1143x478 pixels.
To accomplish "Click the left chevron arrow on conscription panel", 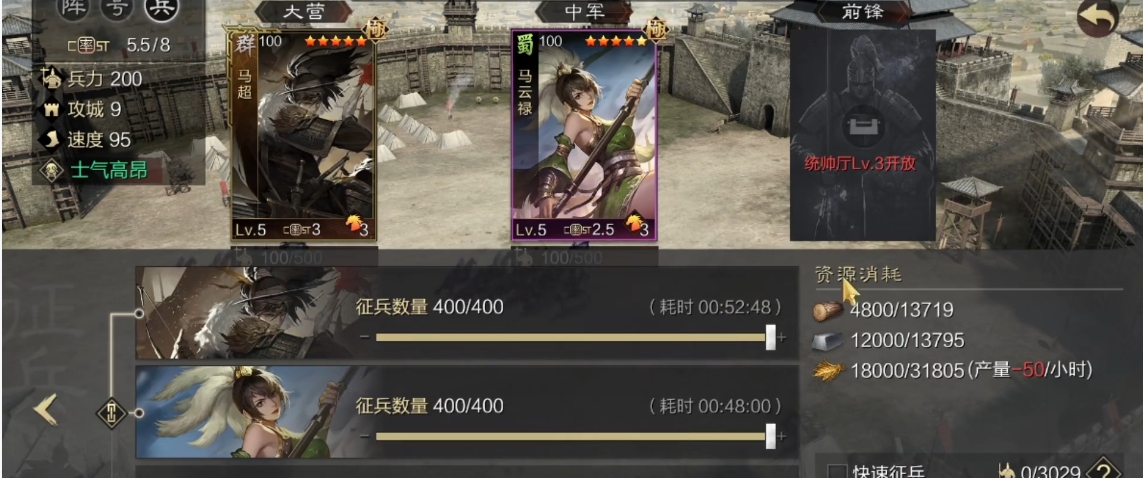I will (45, 409).
